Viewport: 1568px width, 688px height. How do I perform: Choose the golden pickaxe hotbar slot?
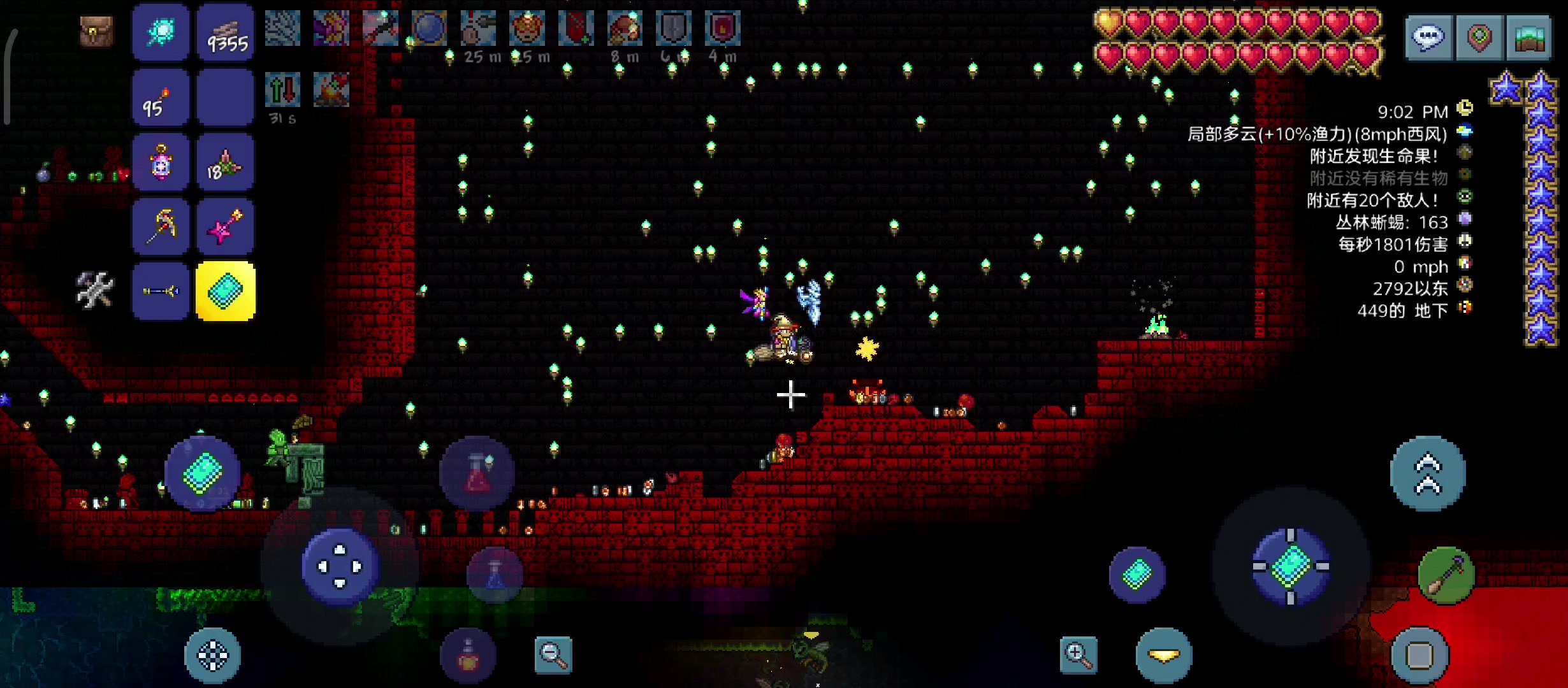[x=161, y=226]
